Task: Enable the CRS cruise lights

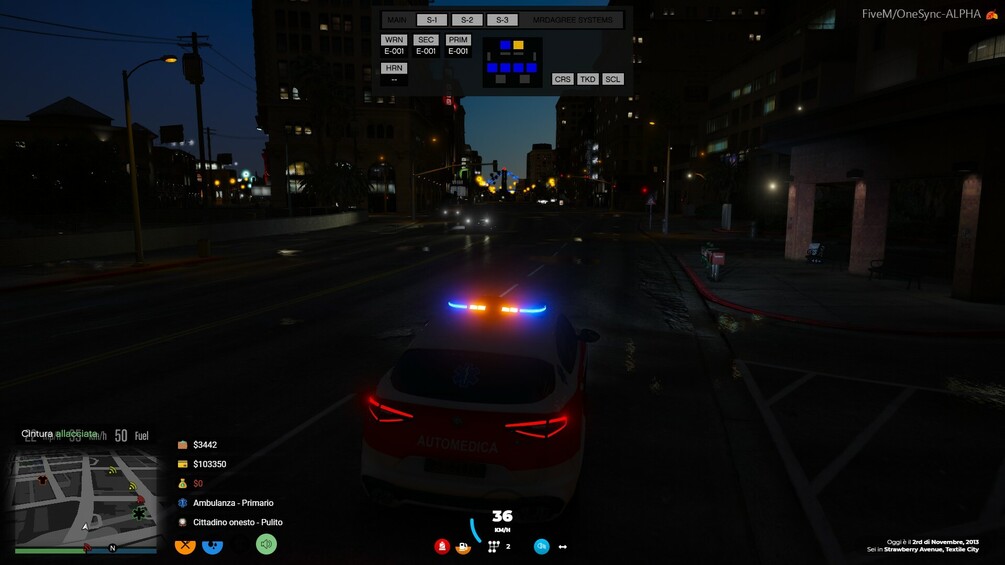Action: tap(563, 79)
